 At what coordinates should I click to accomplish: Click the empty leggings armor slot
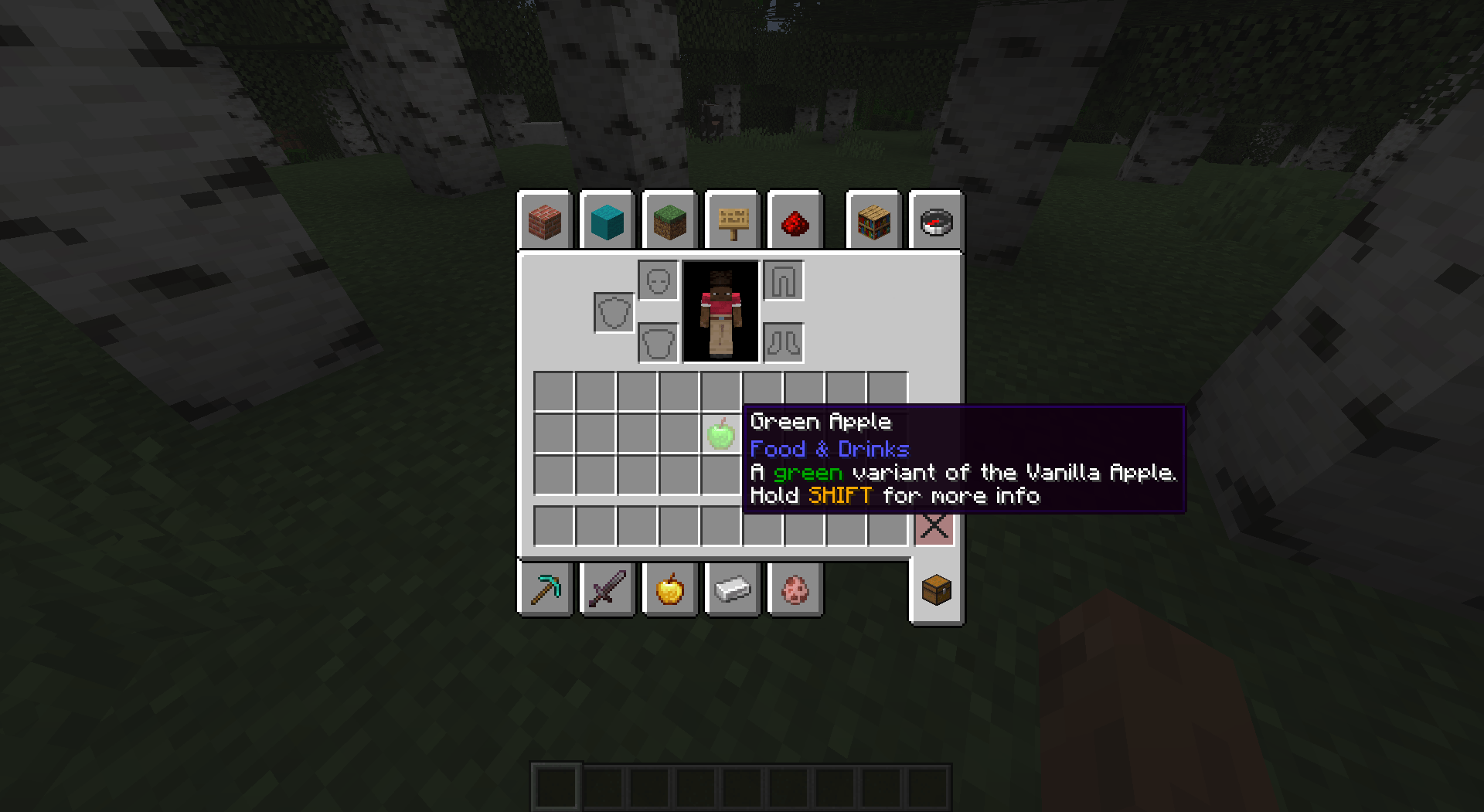783,280
